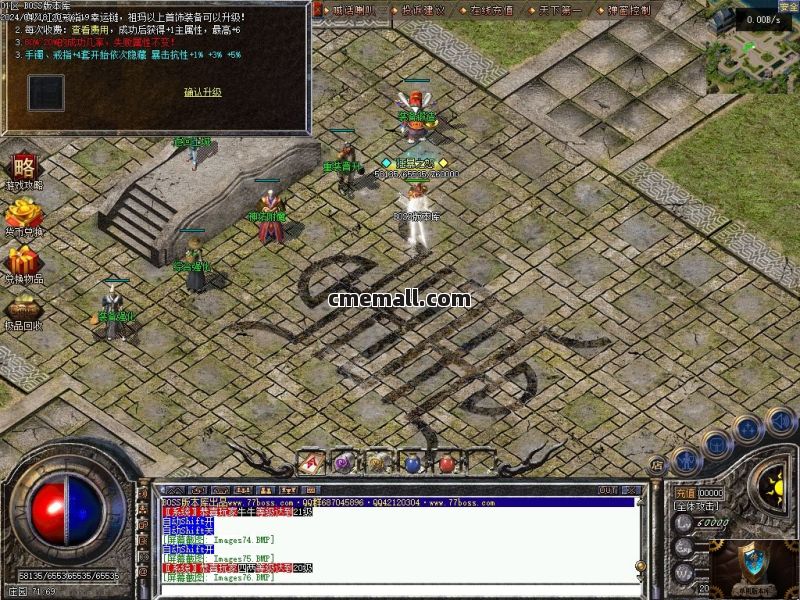This screenshot has width=800, height=600.
Task: Open the 店 shop round button
Action: coord(656,465)
